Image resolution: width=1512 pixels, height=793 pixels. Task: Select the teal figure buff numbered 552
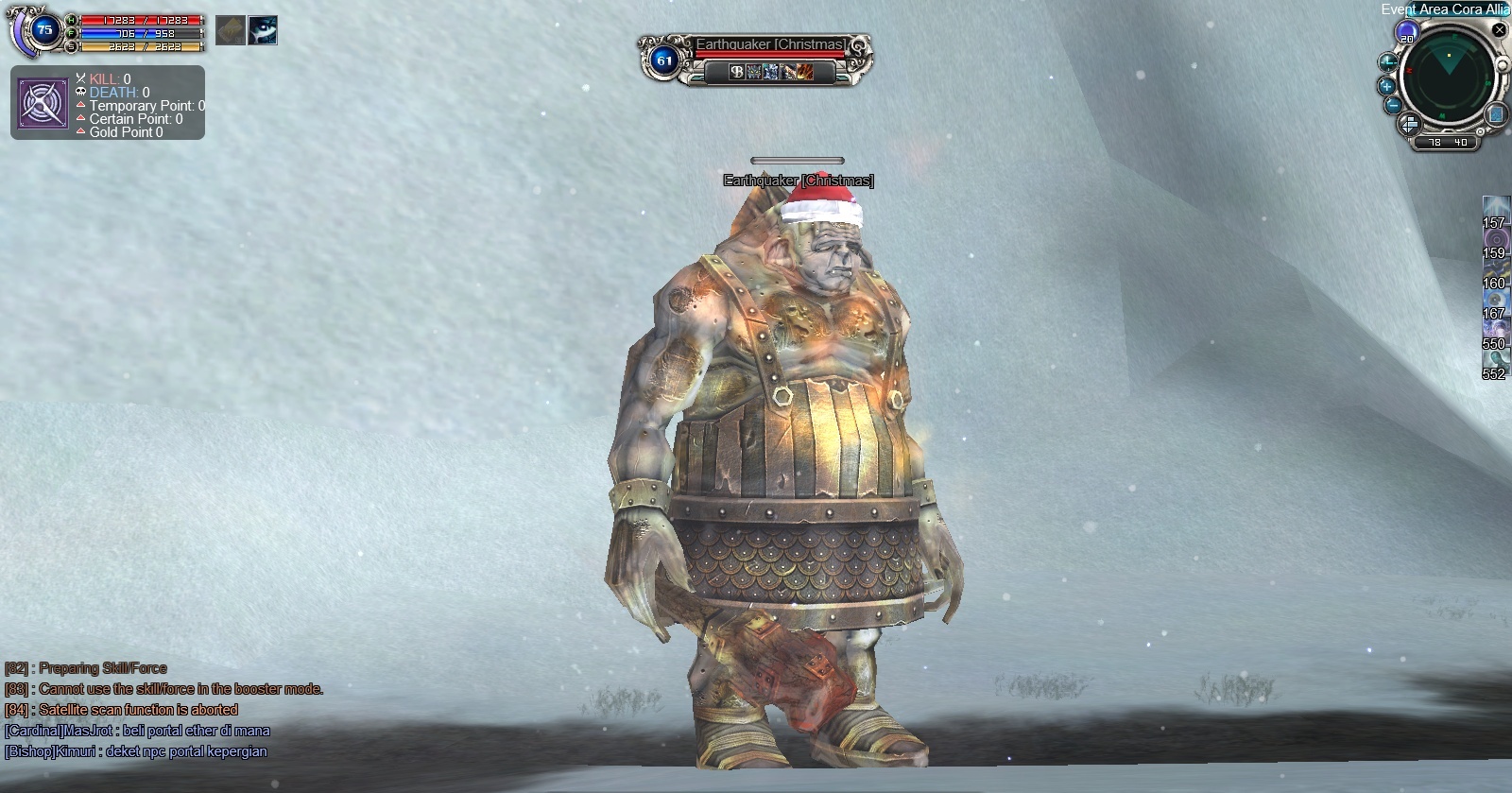1496,362
